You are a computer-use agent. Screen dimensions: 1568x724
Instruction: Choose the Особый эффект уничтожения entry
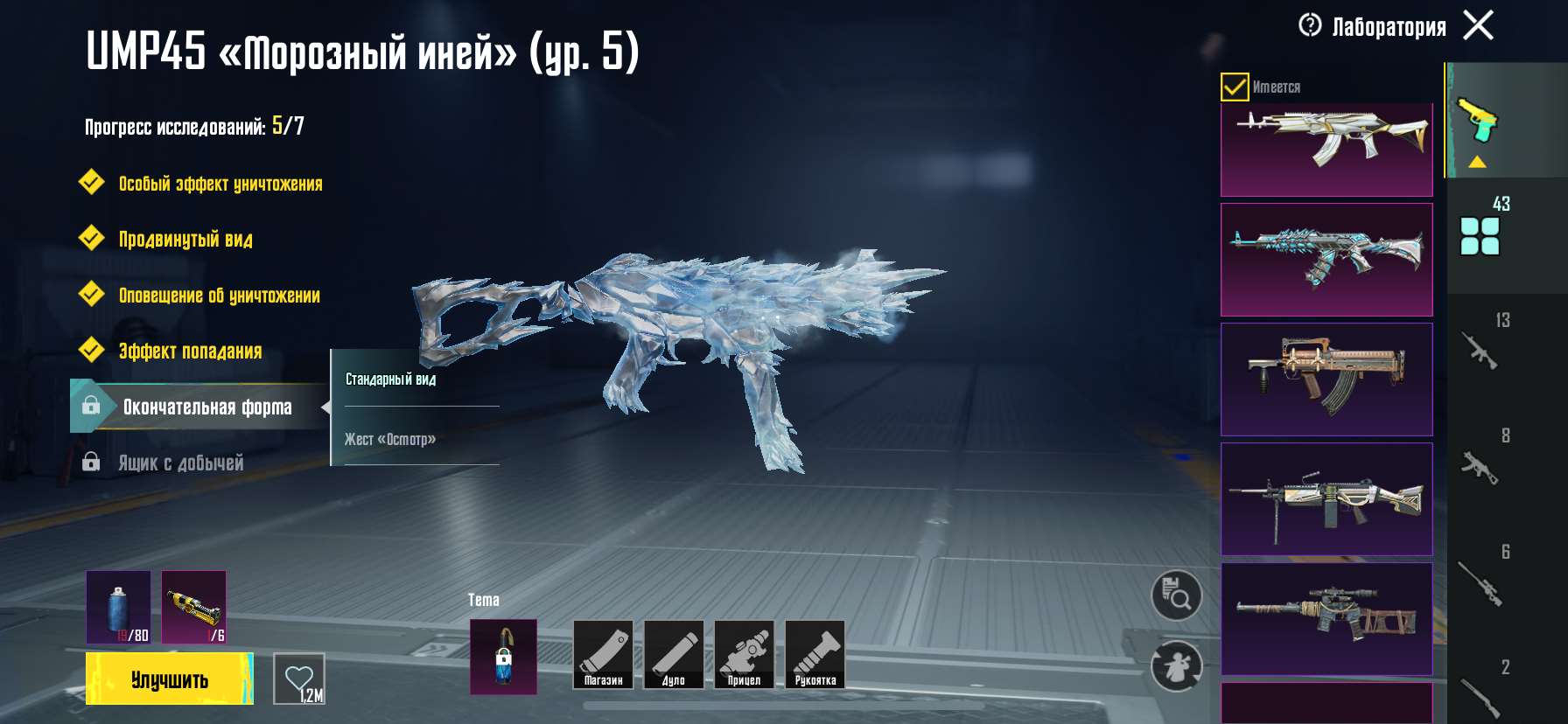click(x=220, y=184)
